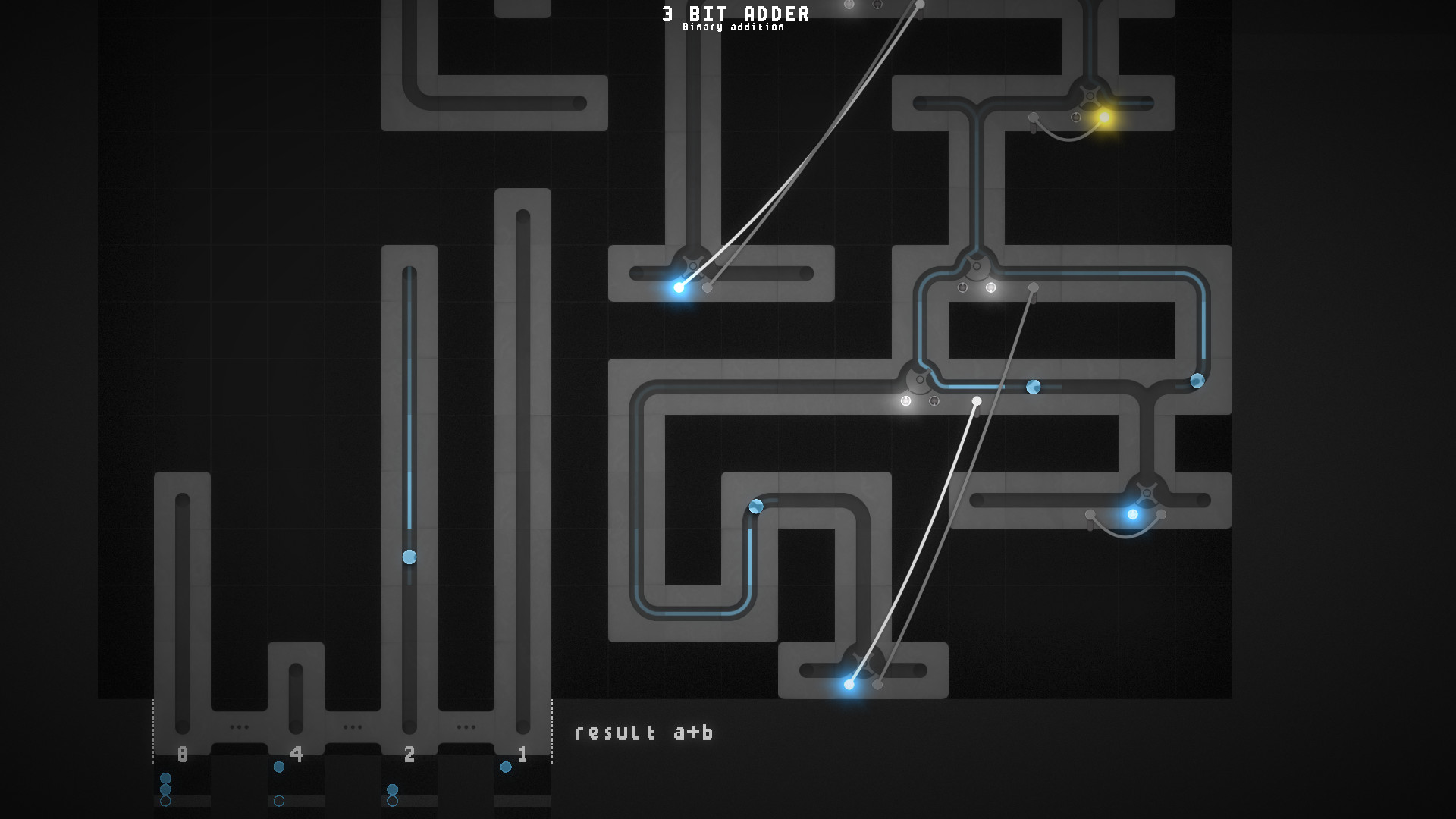
Task: Toggle the lever beside the glowing junction lights
Action: click(x=977, y=401)
